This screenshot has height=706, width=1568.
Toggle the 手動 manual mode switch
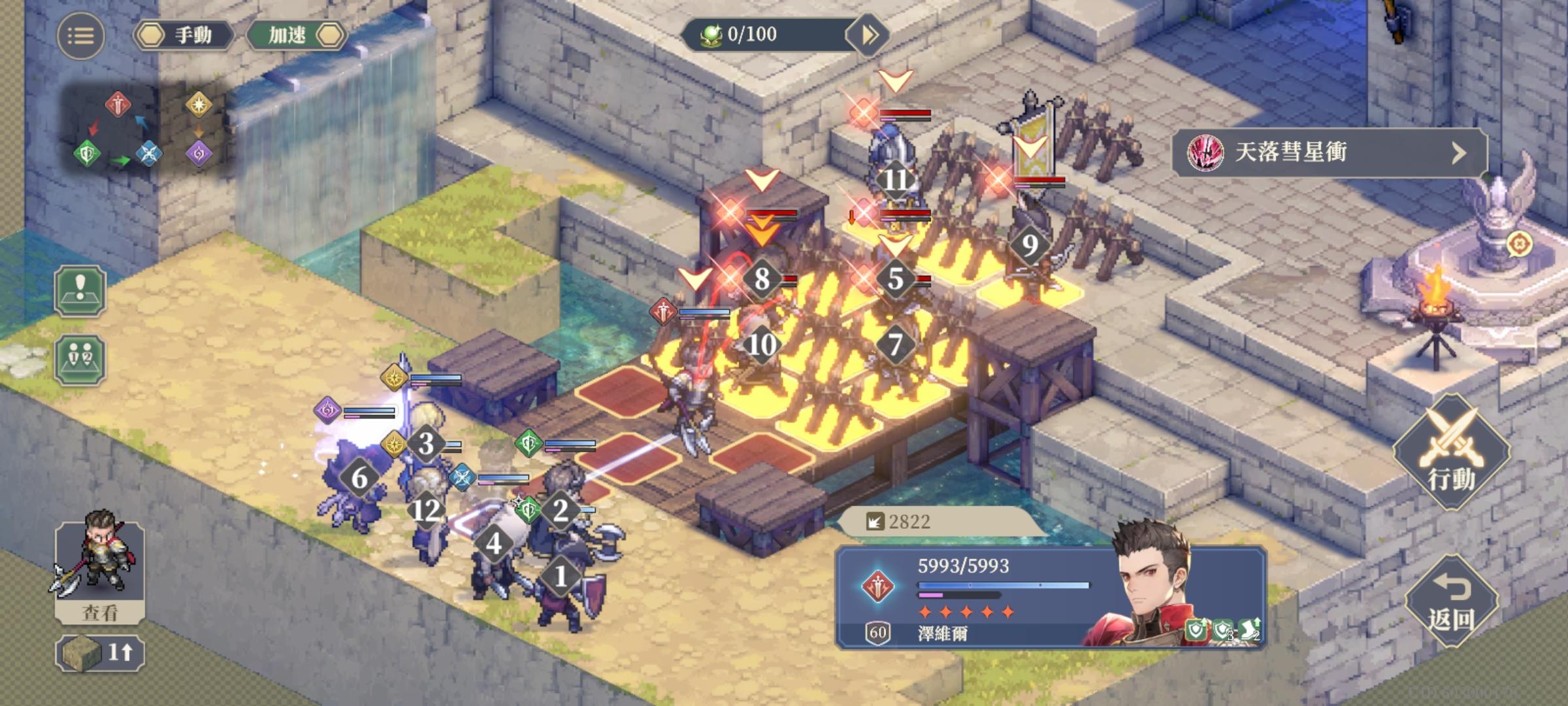(184, 35)
